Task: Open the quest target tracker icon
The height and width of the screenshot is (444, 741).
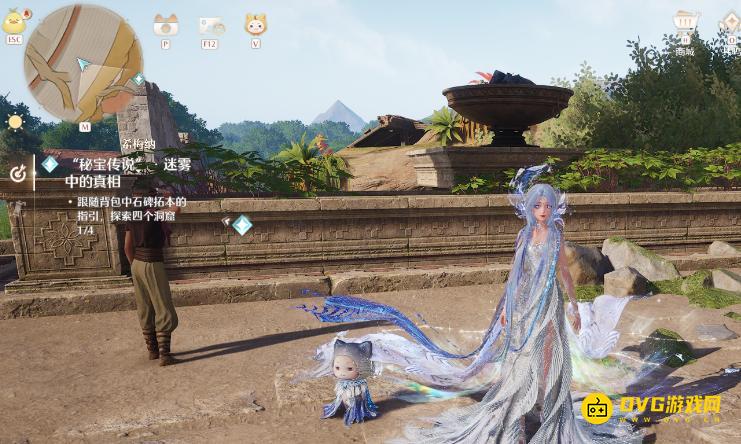Action: click(x=17, y=173)
